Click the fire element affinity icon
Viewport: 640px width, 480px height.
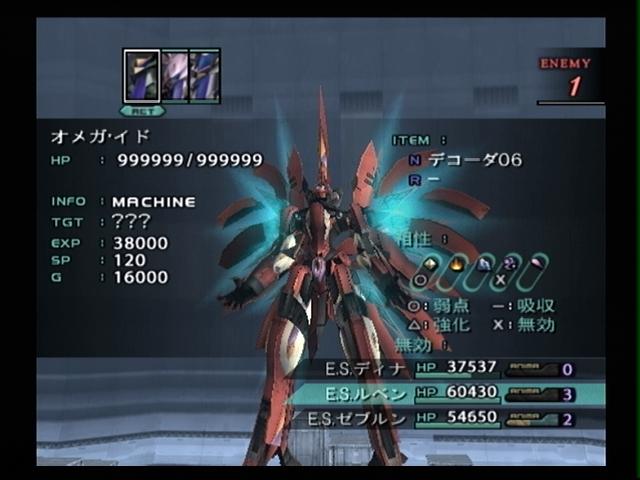(458, 265)
